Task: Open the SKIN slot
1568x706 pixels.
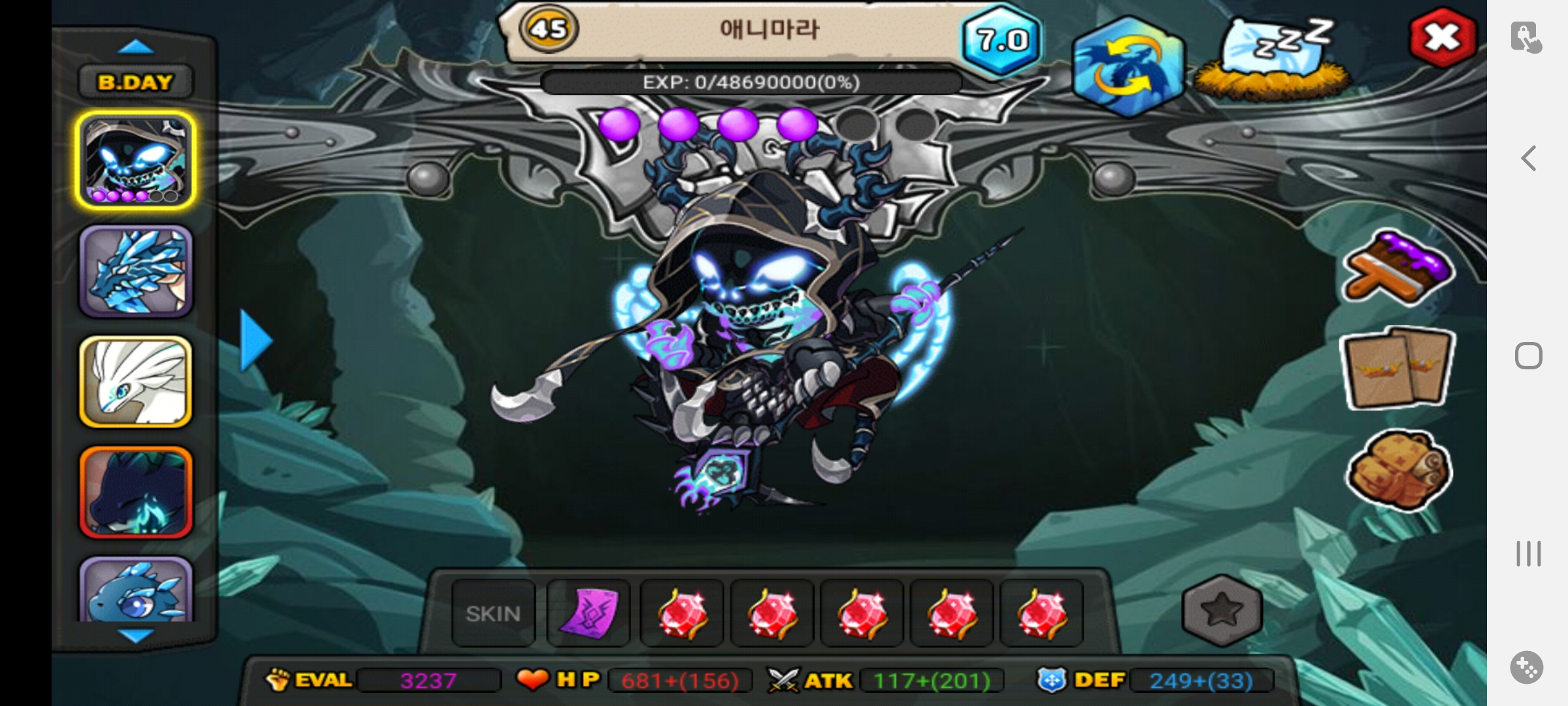Action: coord(493,613)
